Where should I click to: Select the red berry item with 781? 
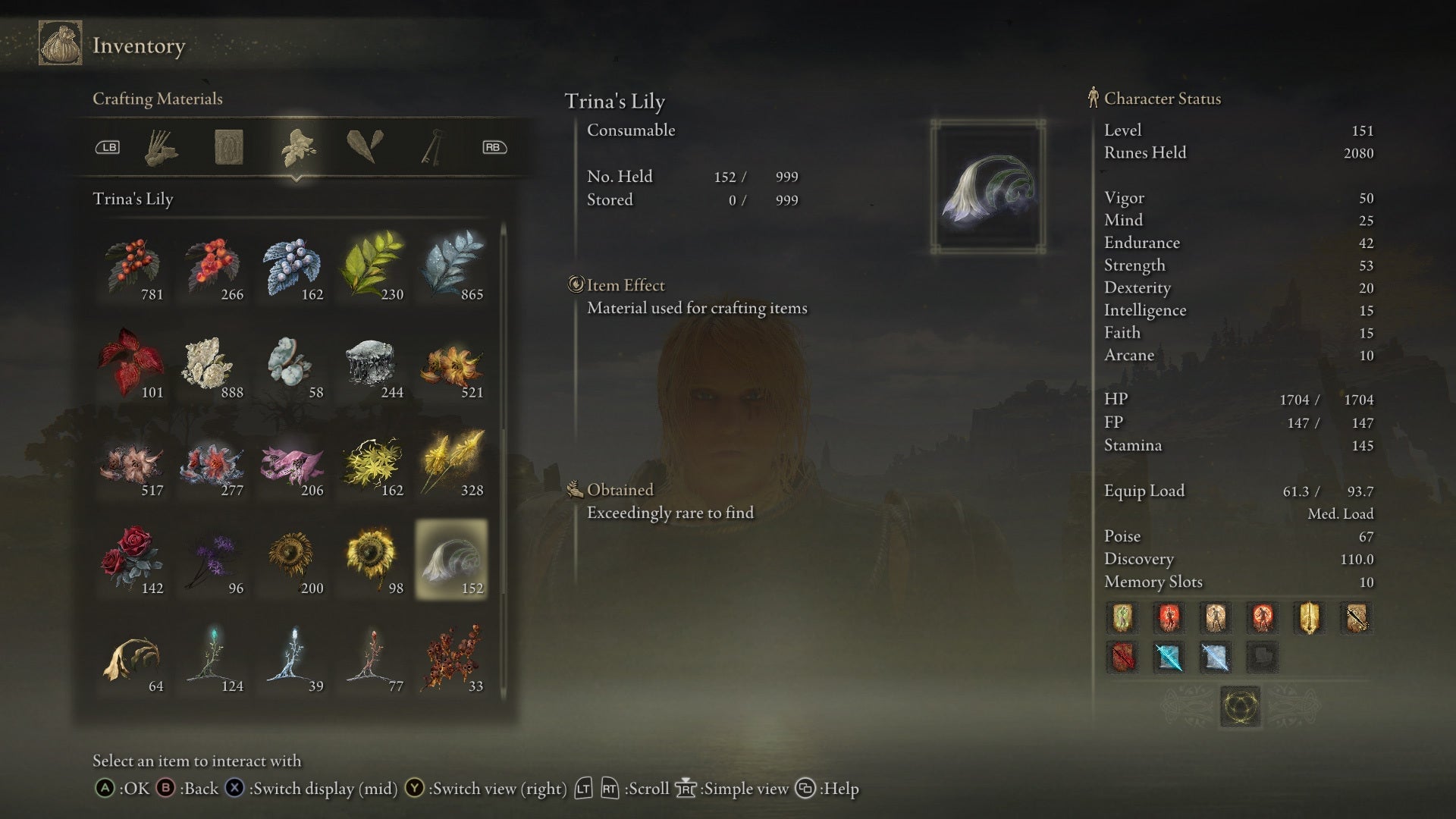click(133, 267)
